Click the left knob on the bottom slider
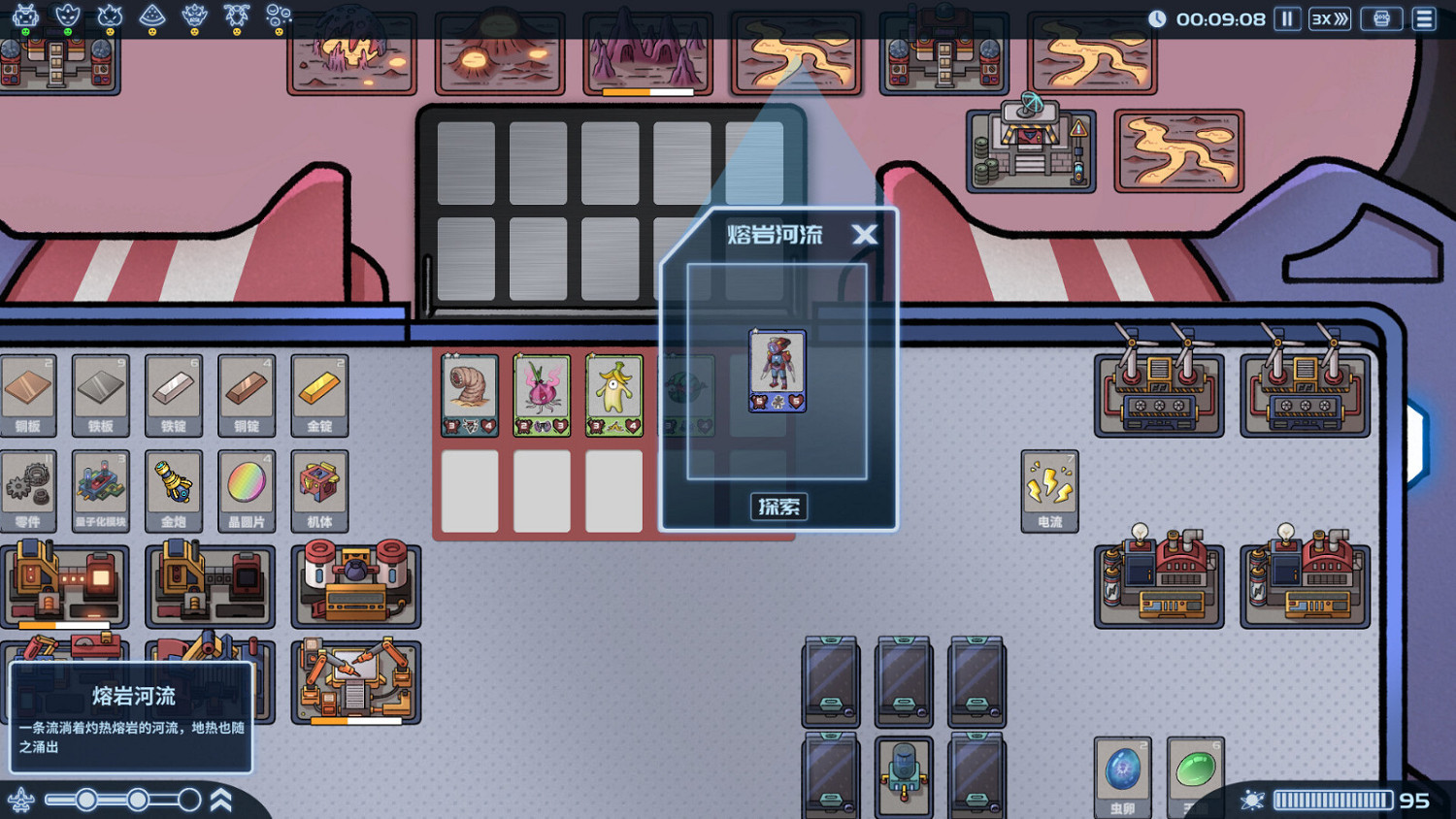This screenshot has height=819, width=1456. coord(88,800)
